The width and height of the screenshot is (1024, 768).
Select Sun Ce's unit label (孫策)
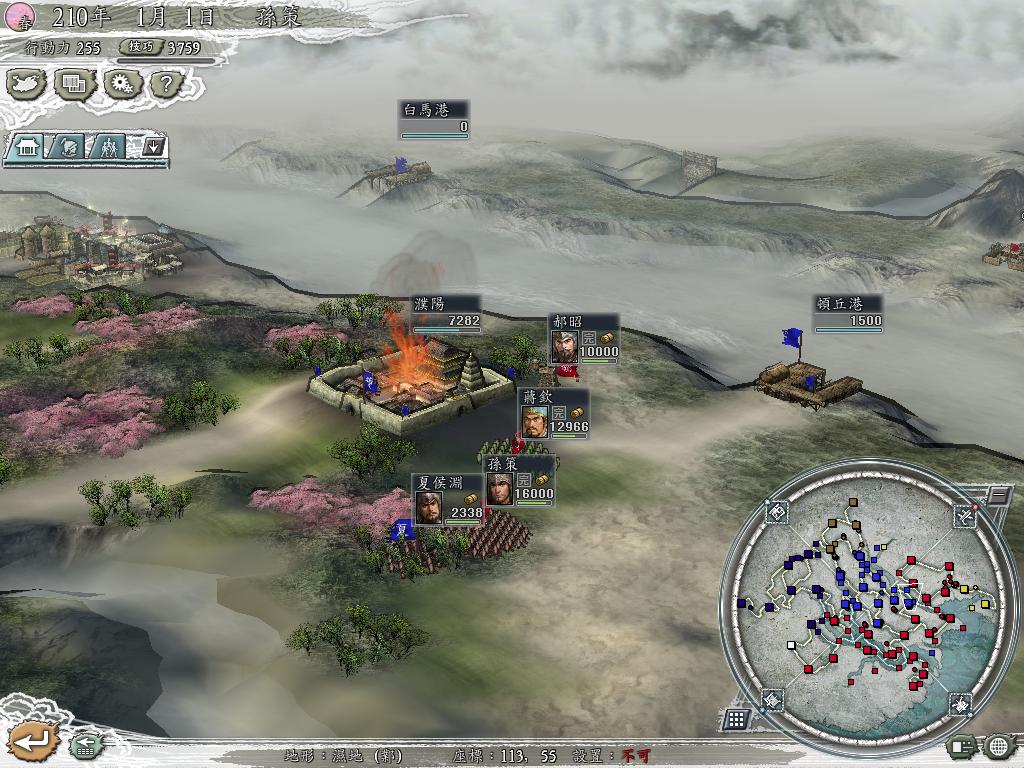tap(520, 481)
